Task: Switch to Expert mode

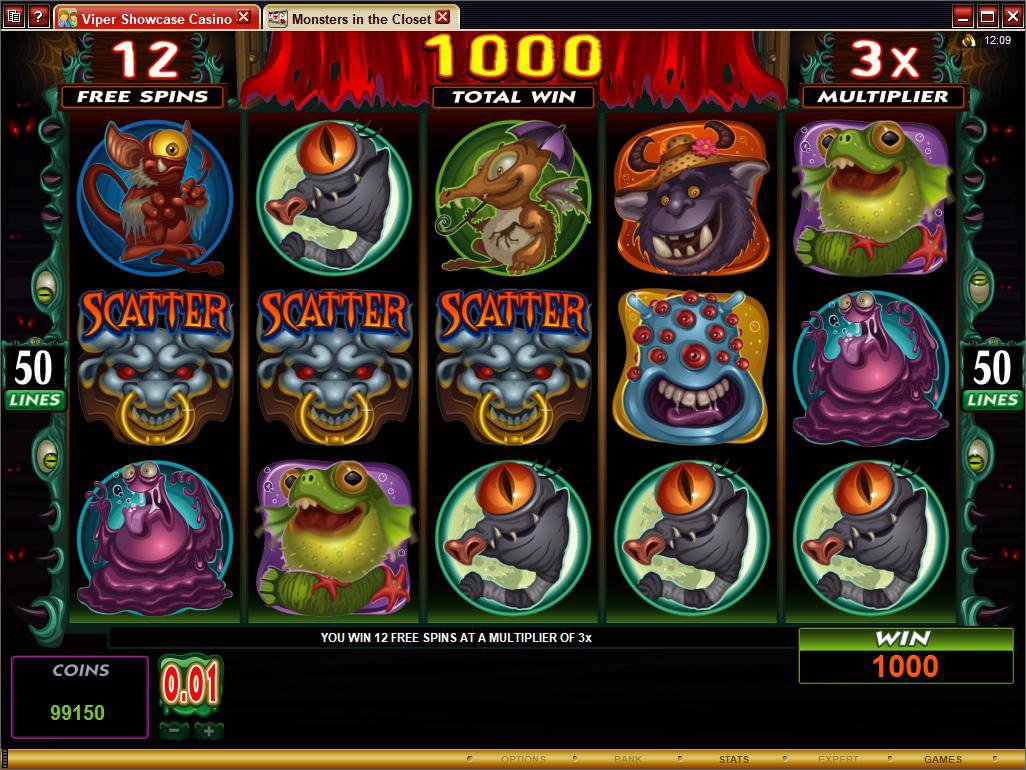Action: (838, 760)
